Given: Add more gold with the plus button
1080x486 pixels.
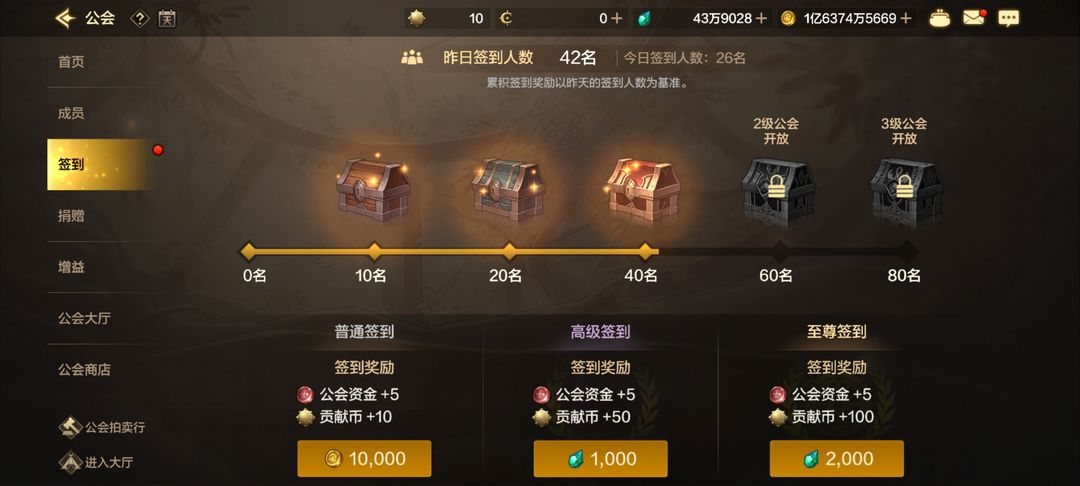Looking at the screenshot, I should [x=906, y=18].
